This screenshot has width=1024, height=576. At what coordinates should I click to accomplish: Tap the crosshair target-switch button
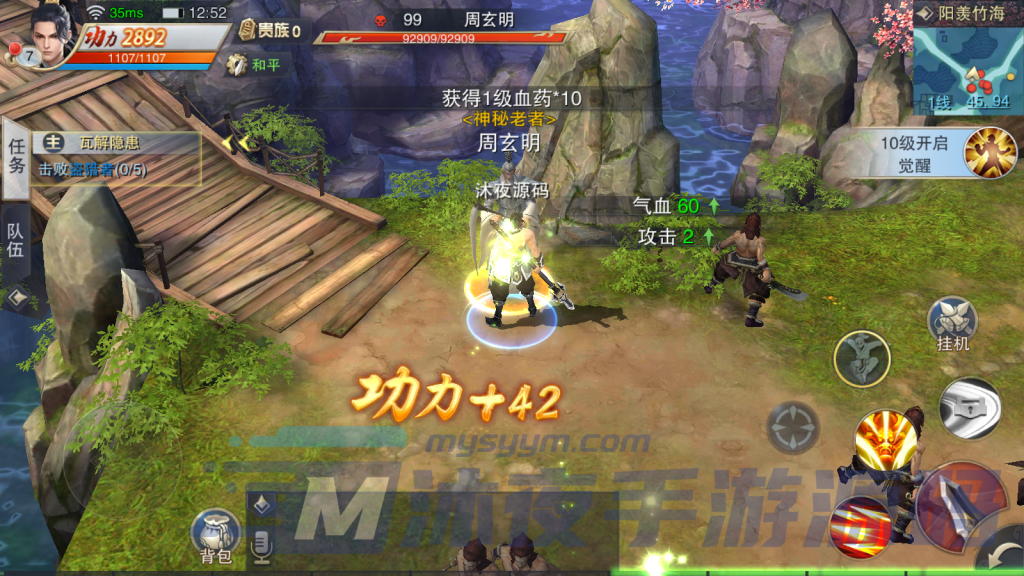point(793,427)
